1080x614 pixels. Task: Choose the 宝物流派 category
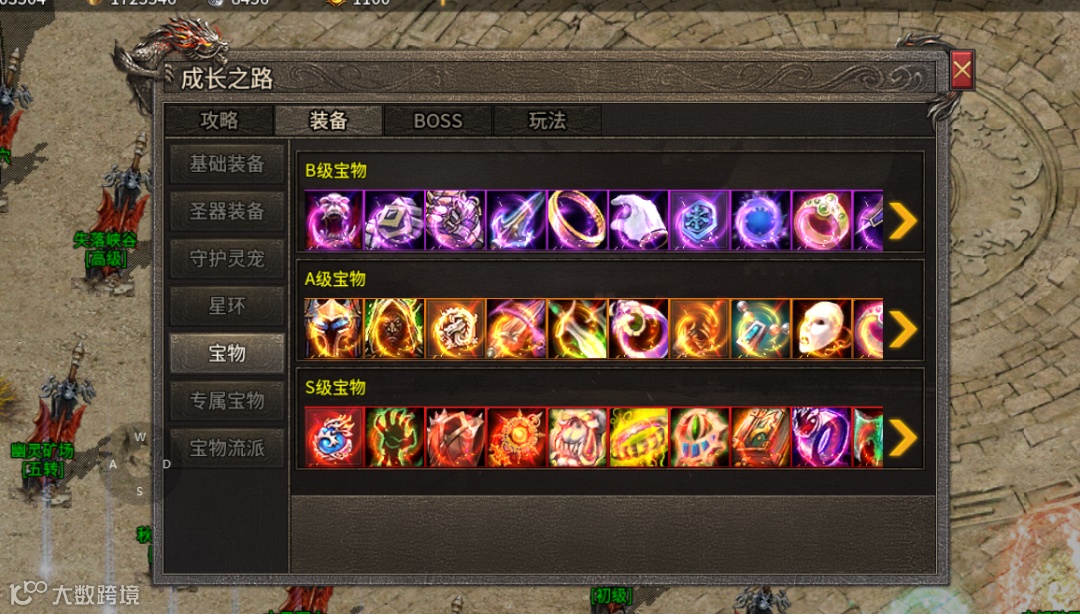pyautogui.click(x=227, y=447)
